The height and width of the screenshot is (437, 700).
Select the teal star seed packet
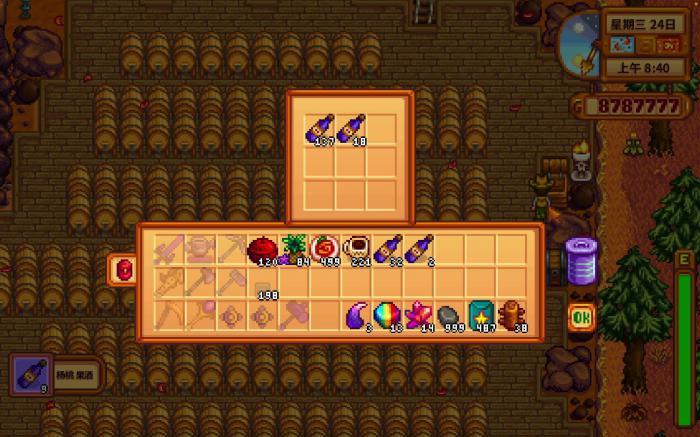click(x=481, y=316)
